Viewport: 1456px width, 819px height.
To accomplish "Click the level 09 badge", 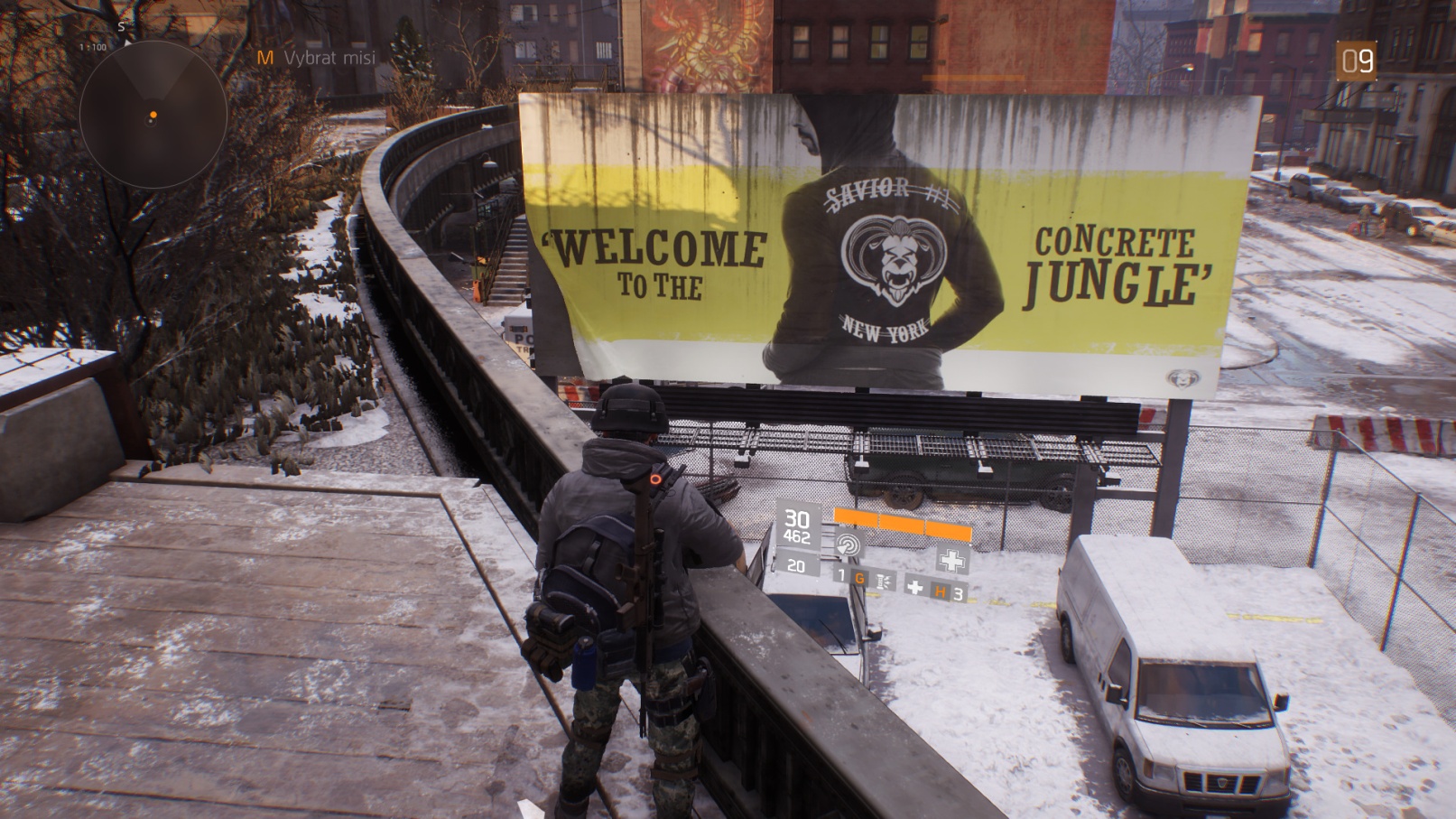I will 1356,60.
